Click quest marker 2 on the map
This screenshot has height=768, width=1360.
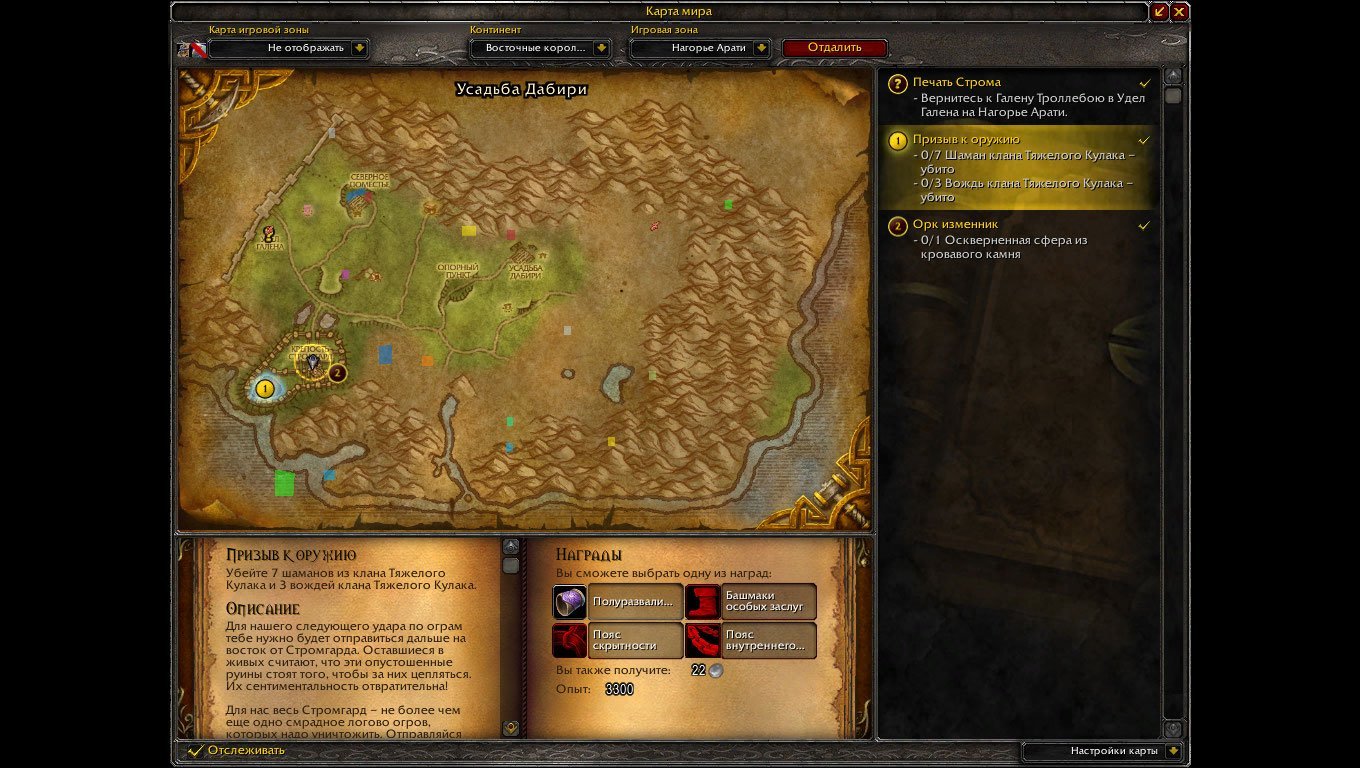click(338, 373)
